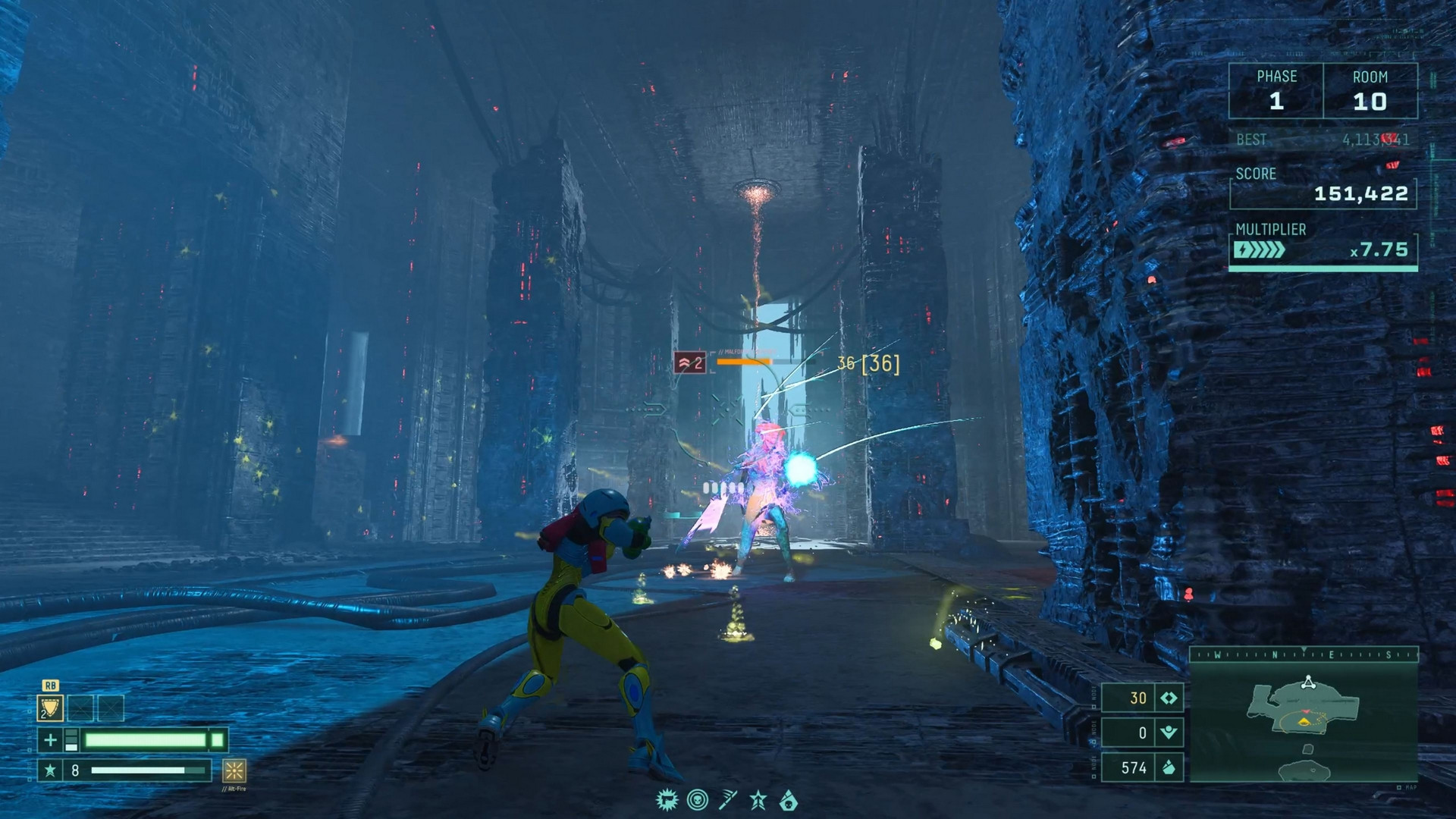Select the melee blade icon
The height and width of the screenshot is (819, 1456).
tap(728, 799)
